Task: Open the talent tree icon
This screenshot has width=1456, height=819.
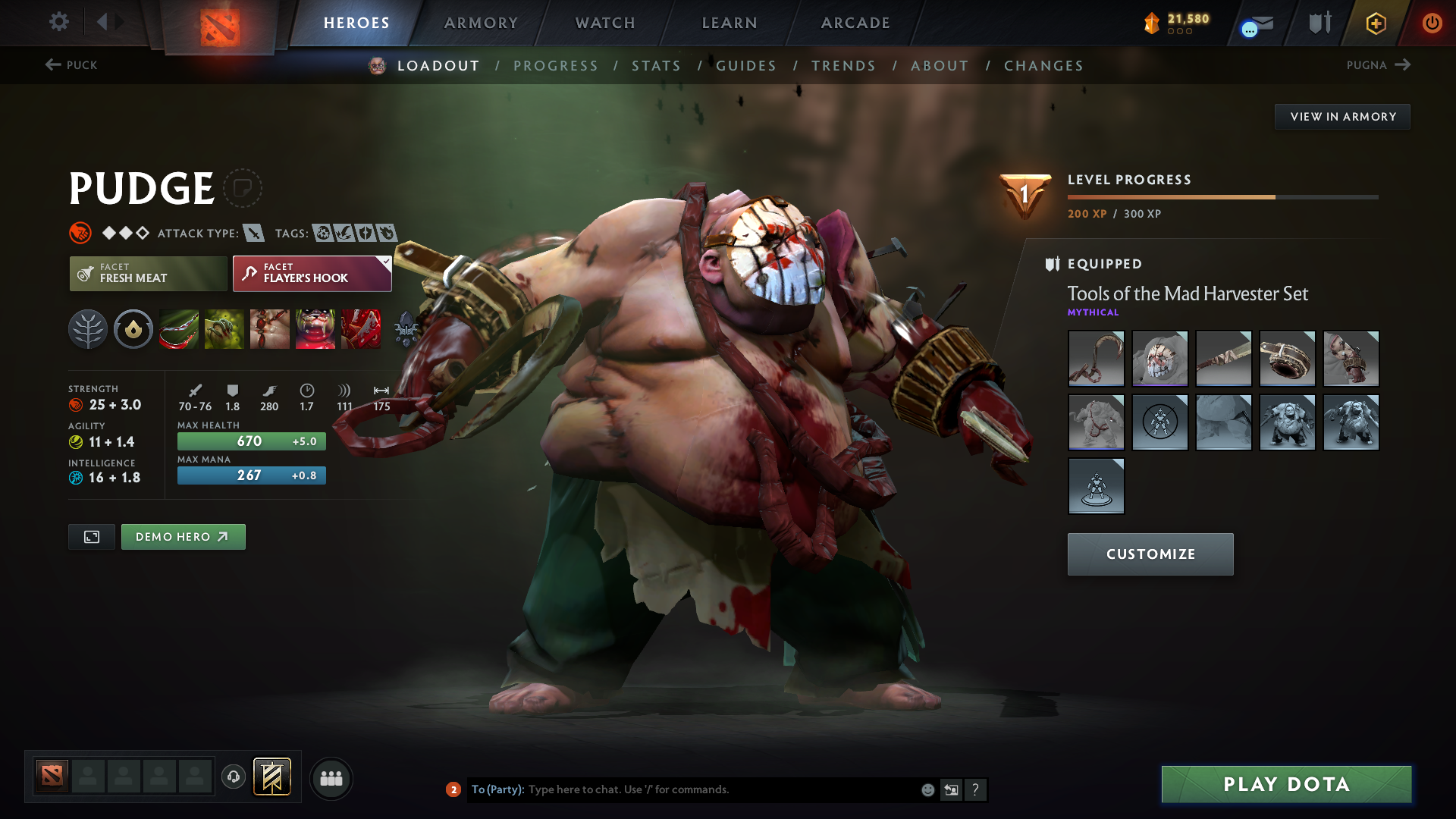Action: click(x=88, y=328)
